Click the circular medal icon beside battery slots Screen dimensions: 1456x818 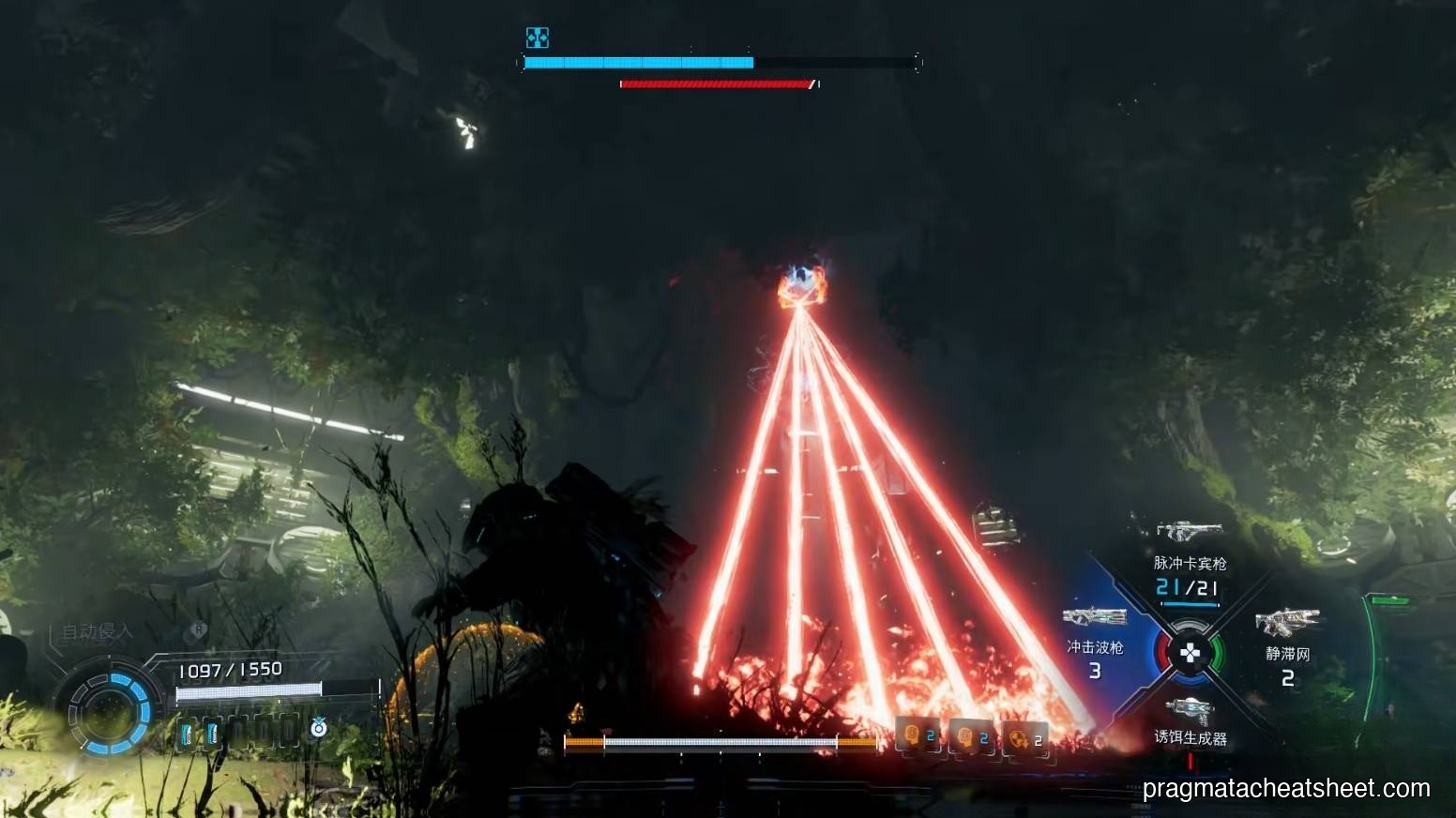[x=319, y=730]
